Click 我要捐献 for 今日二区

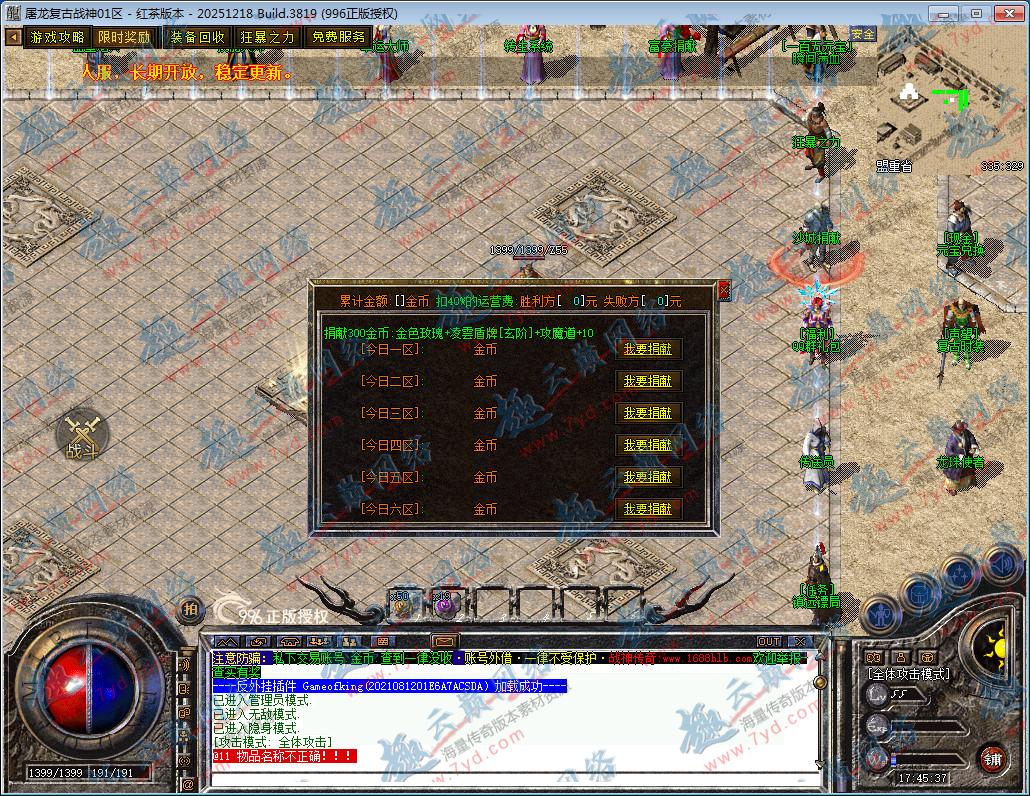[647, 381]
